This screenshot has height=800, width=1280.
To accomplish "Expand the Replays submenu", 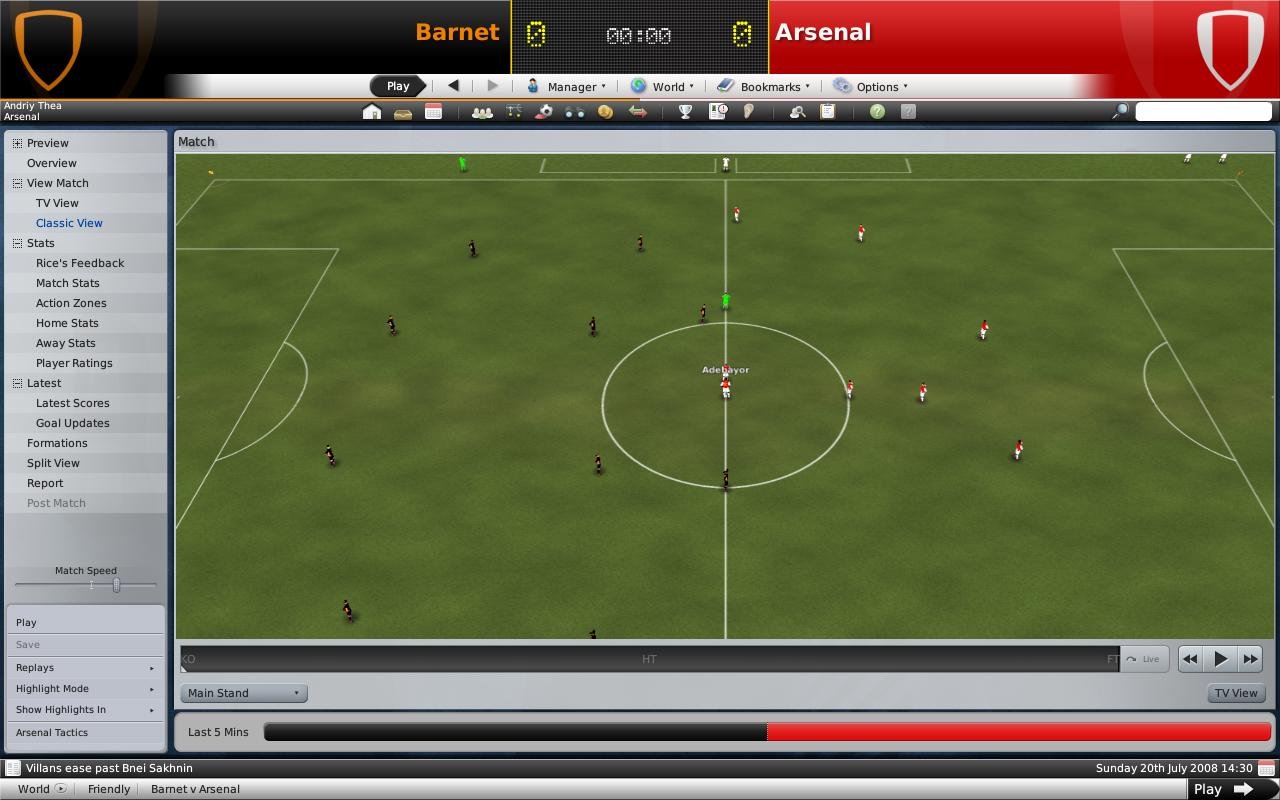I will tap(85, 668).
